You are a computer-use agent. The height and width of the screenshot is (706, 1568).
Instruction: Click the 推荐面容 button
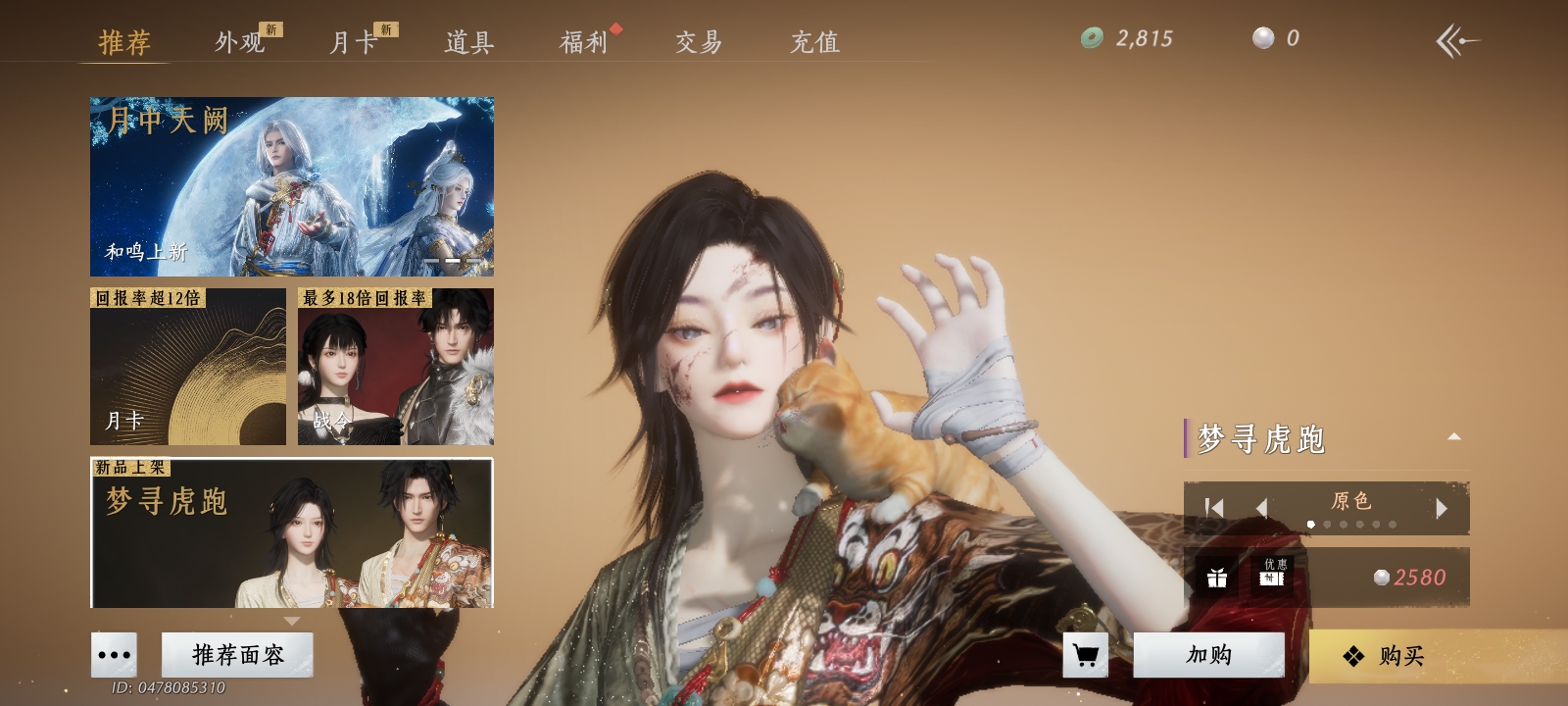(x=237, y=655)
